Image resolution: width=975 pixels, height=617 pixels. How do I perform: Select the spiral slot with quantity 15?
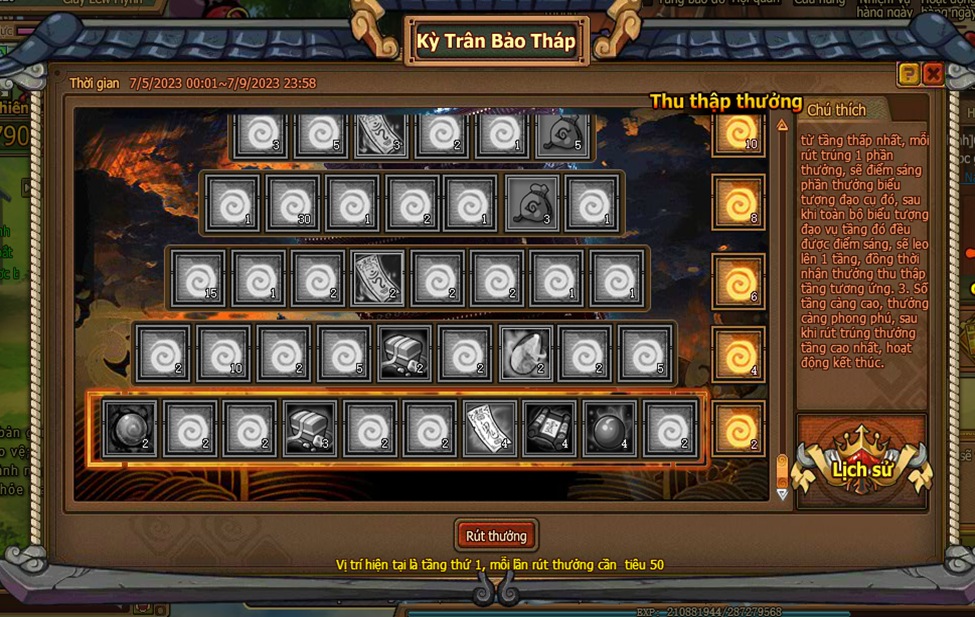198,278
